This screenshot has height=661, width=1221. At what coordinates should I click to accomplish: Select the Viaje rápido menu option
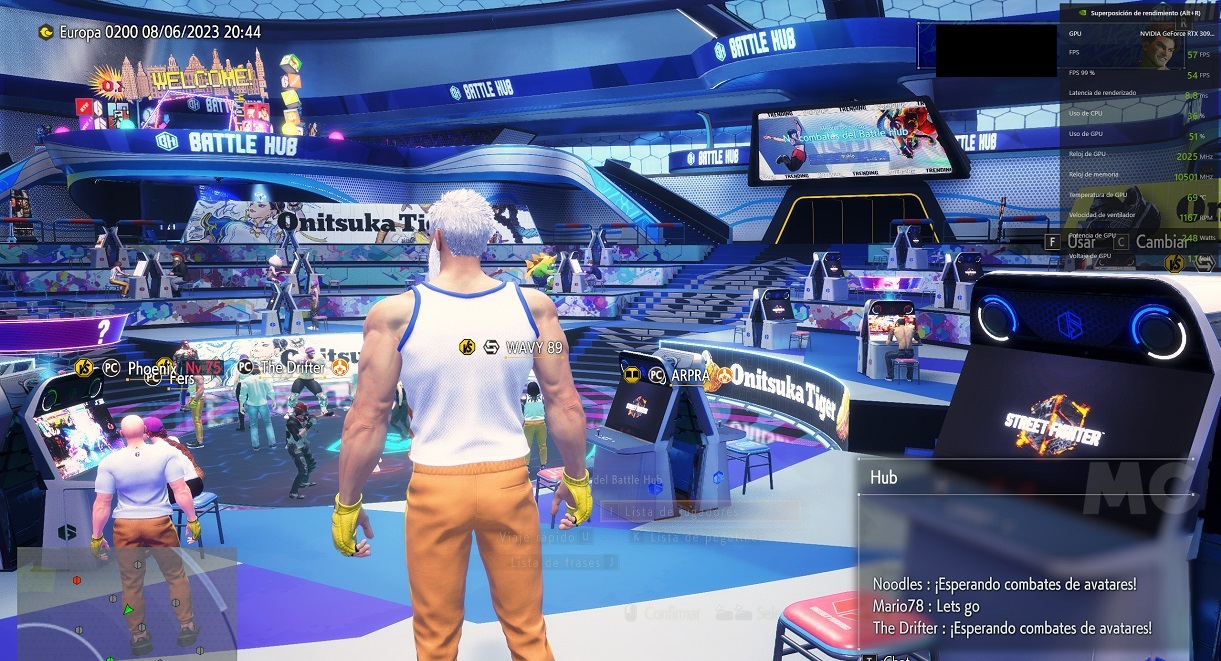click(547, 537)
